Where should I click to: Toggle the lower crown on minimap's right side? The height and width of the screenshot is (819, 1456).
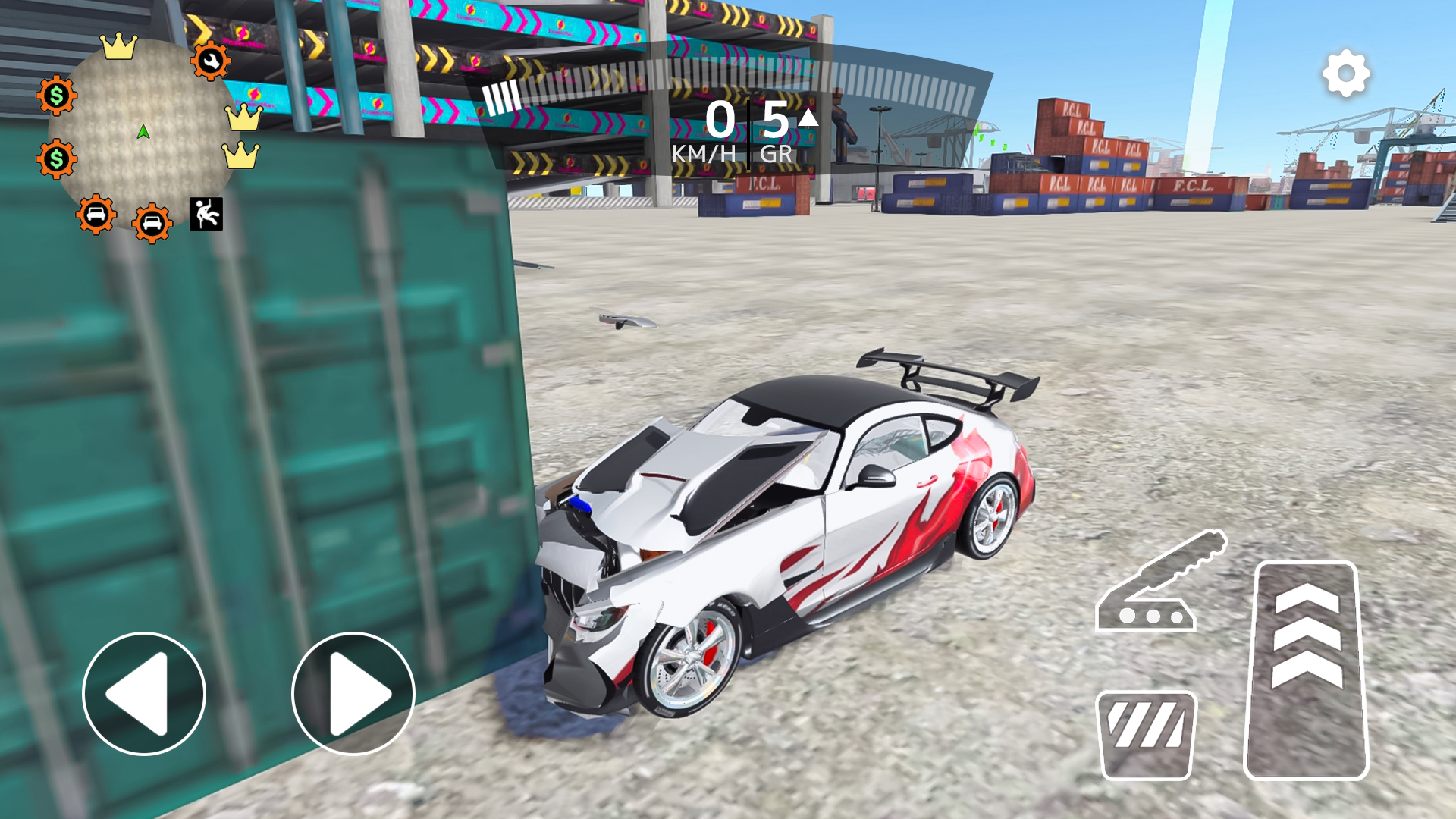tap(241, 157)
